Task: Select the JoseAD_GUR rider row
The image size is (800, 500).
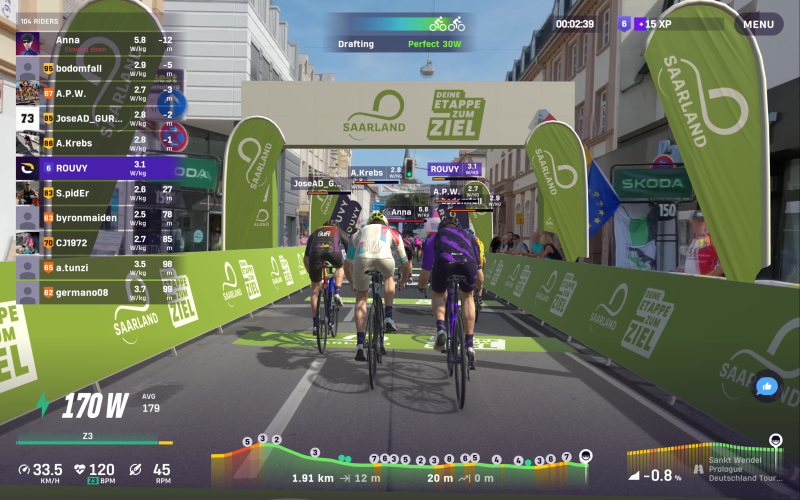Action: (97, 117)
